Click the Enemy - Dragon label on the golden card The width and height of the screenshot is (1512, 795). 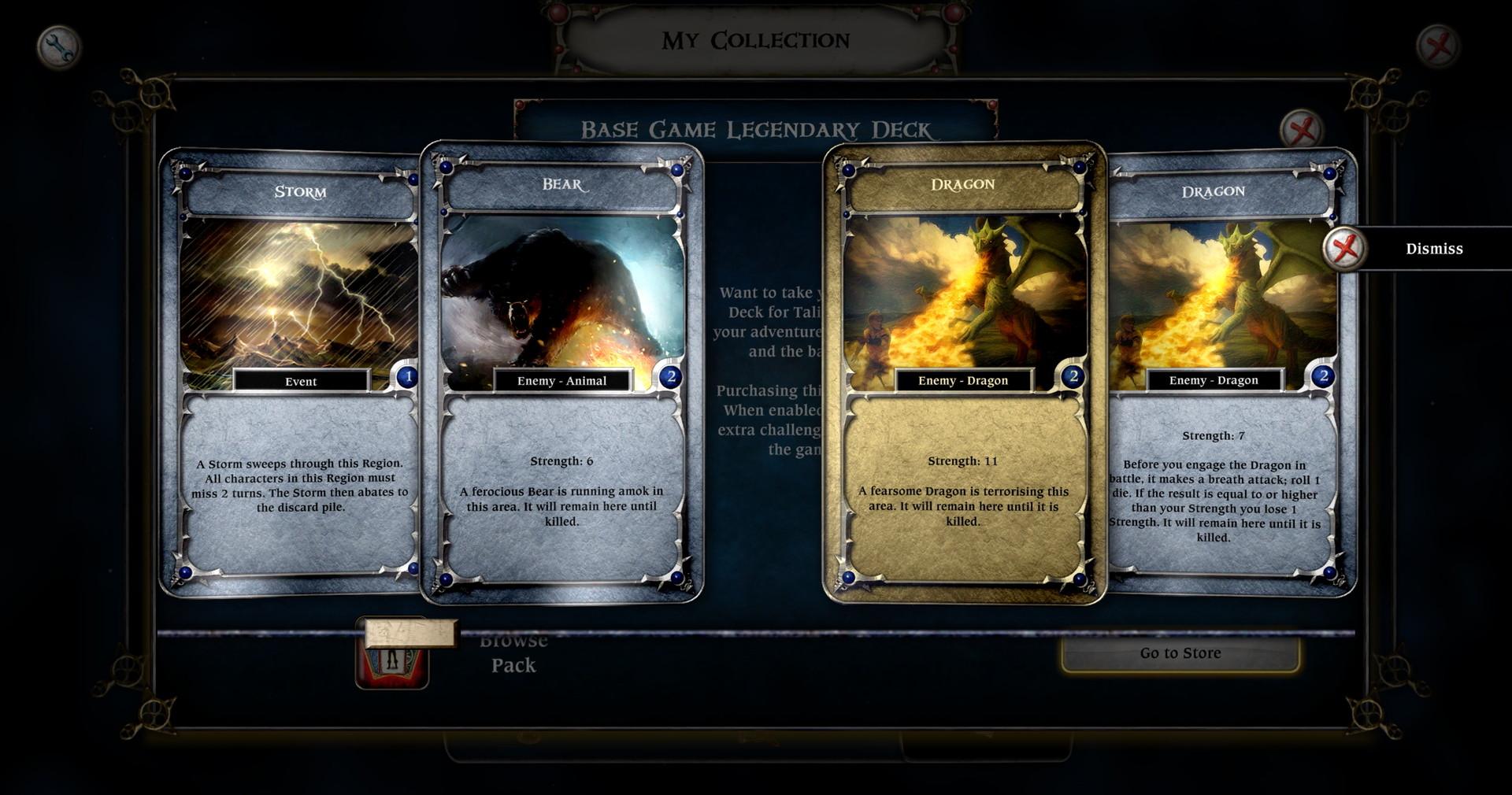(962, 380)
